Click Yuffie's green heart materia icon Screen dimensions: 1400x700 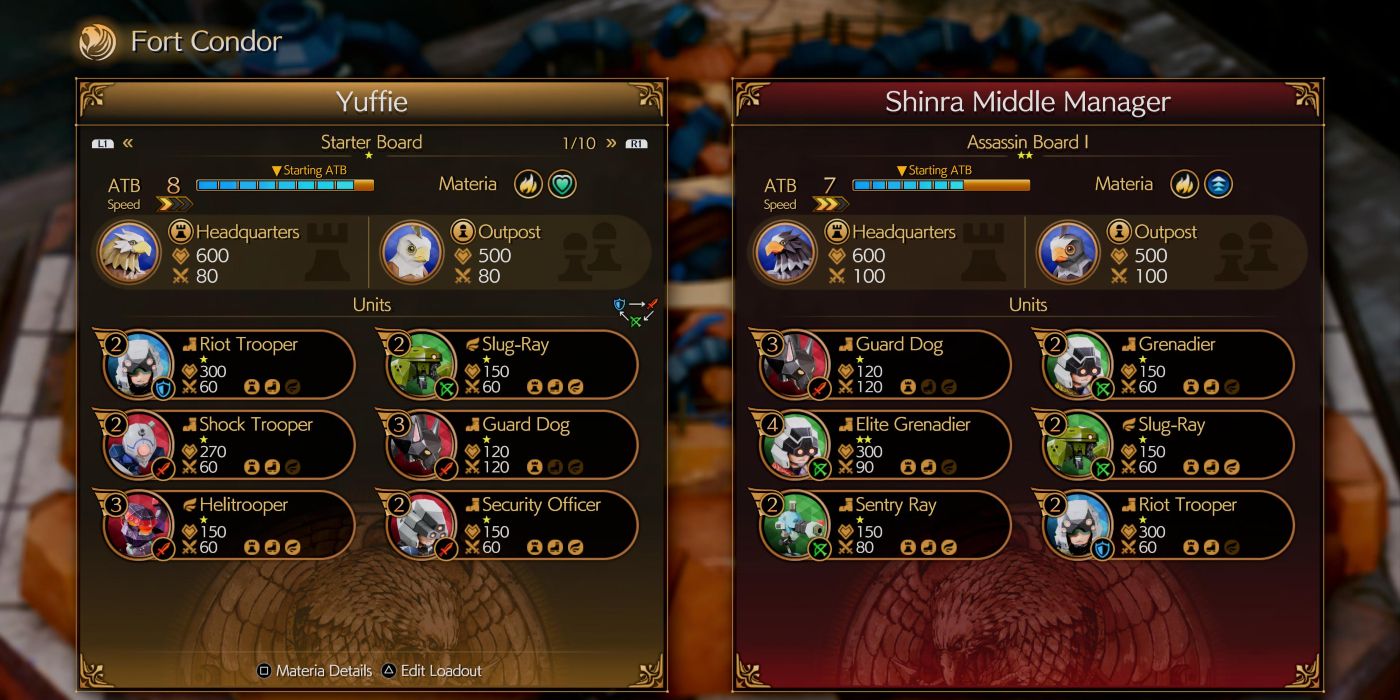(562, 184)
